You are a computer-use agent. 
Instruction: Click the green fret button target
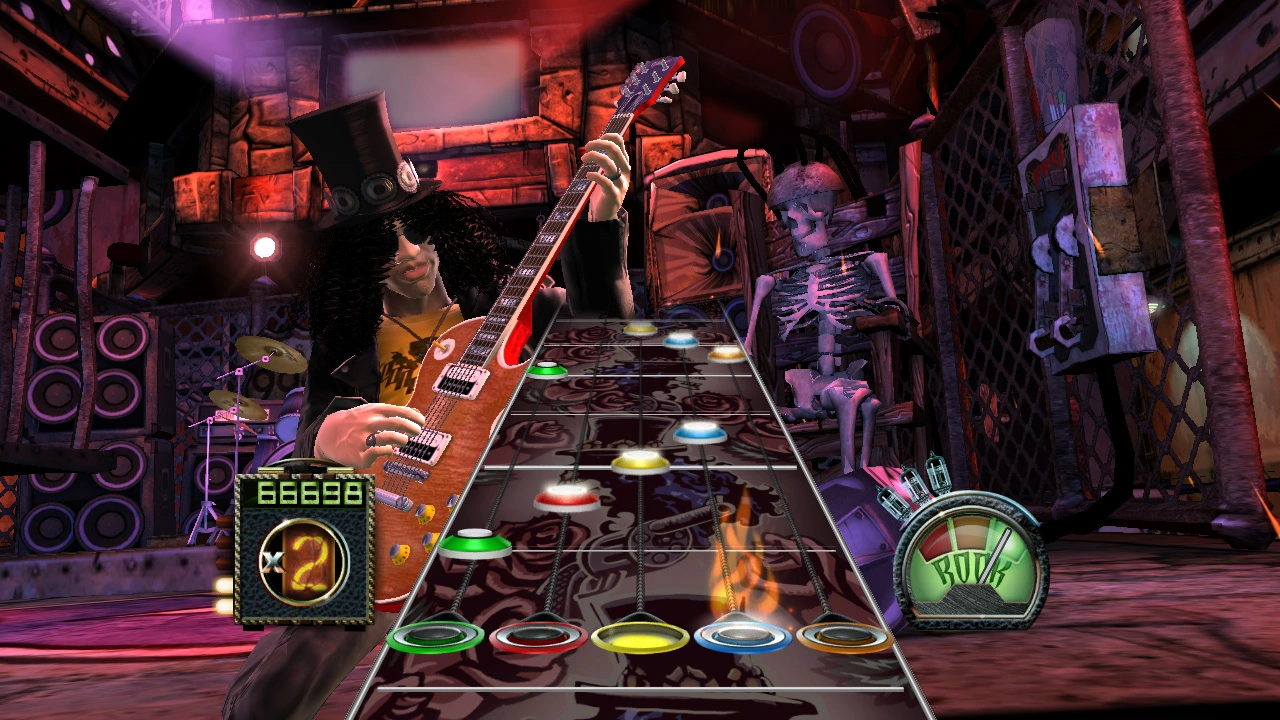432,638
